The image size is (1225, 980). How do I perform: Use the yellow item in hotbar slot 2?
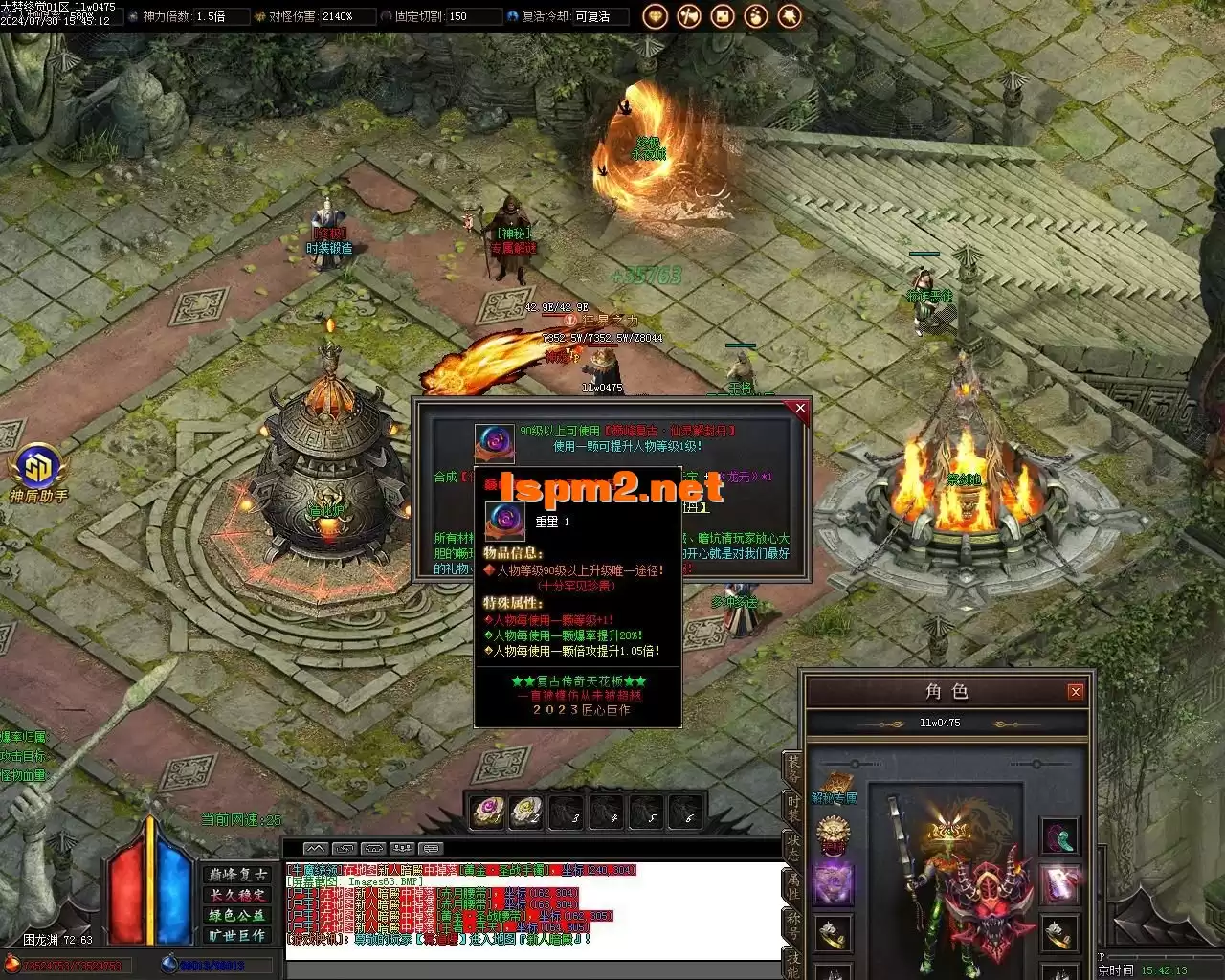point(526,812)
